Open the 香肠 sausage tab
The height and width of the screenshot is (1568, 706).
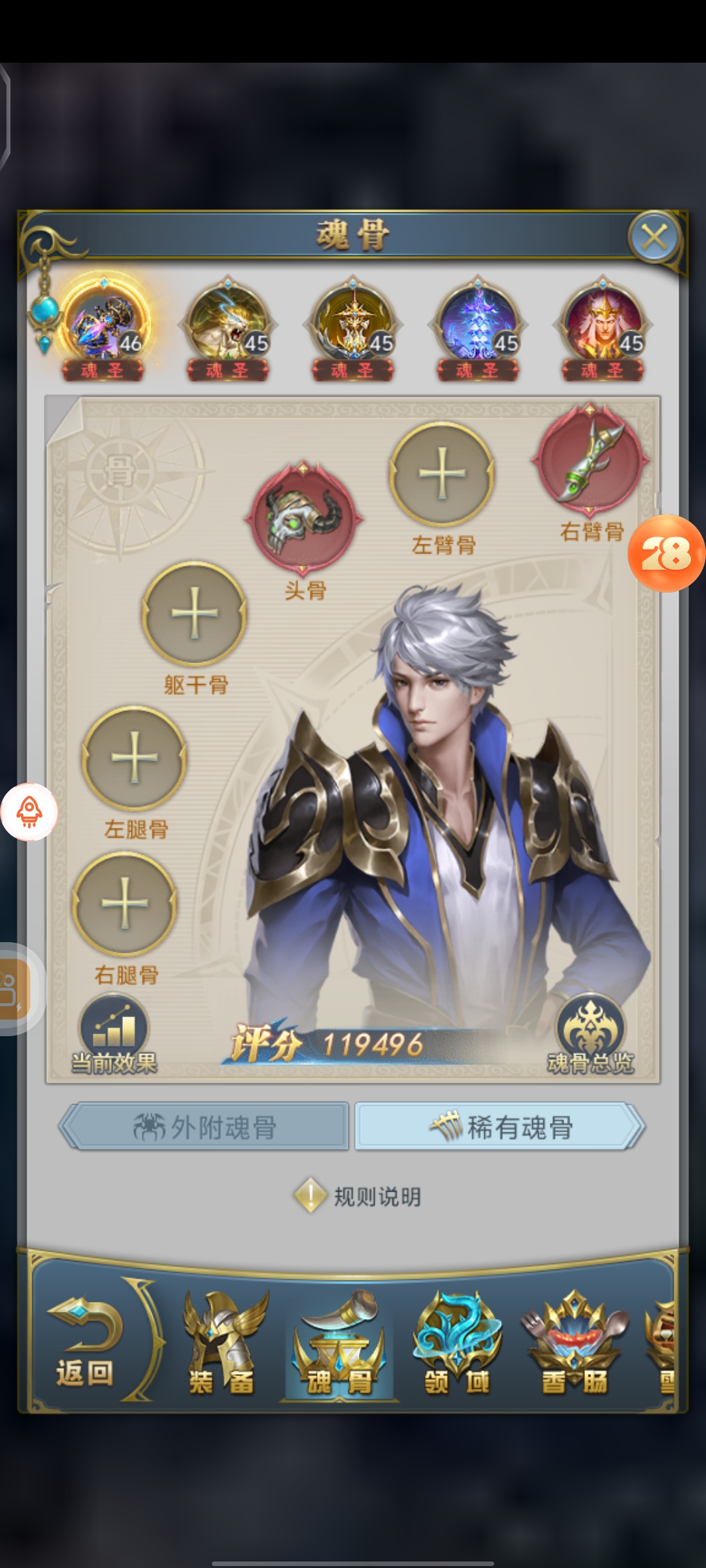pos(575,1345)
